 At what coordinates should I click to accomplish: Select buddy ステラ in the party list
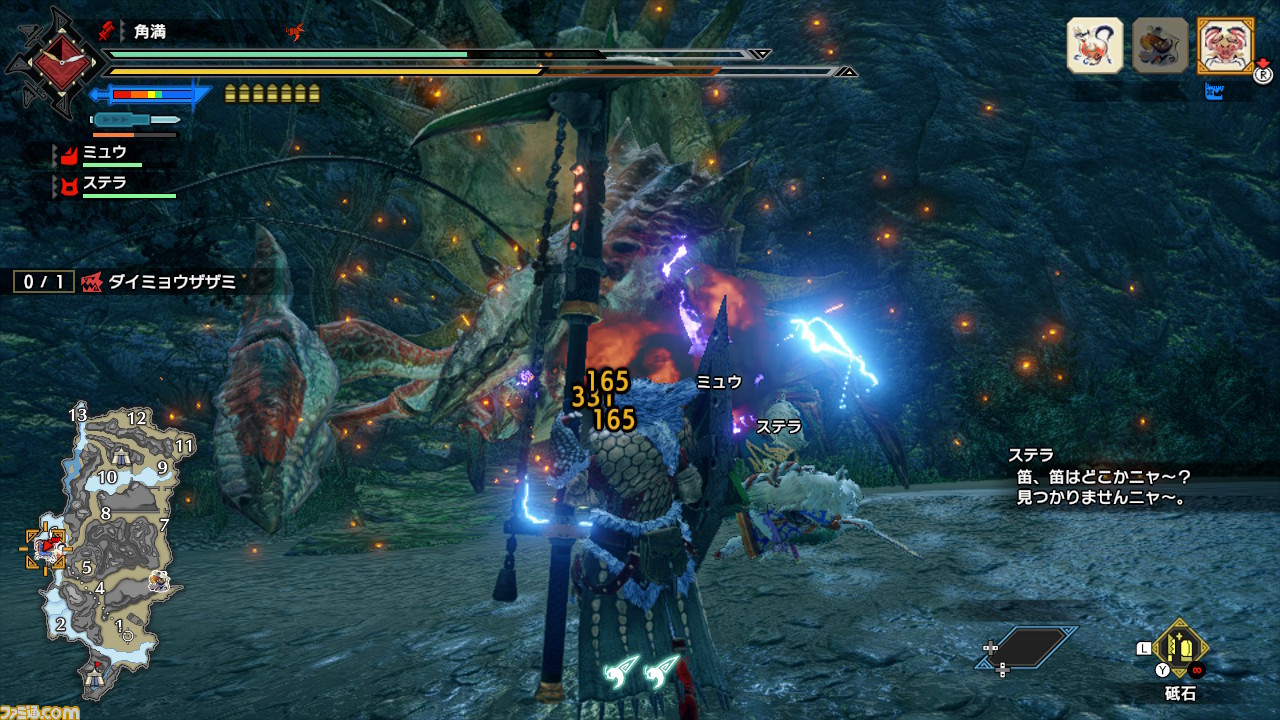click(103, 185)
